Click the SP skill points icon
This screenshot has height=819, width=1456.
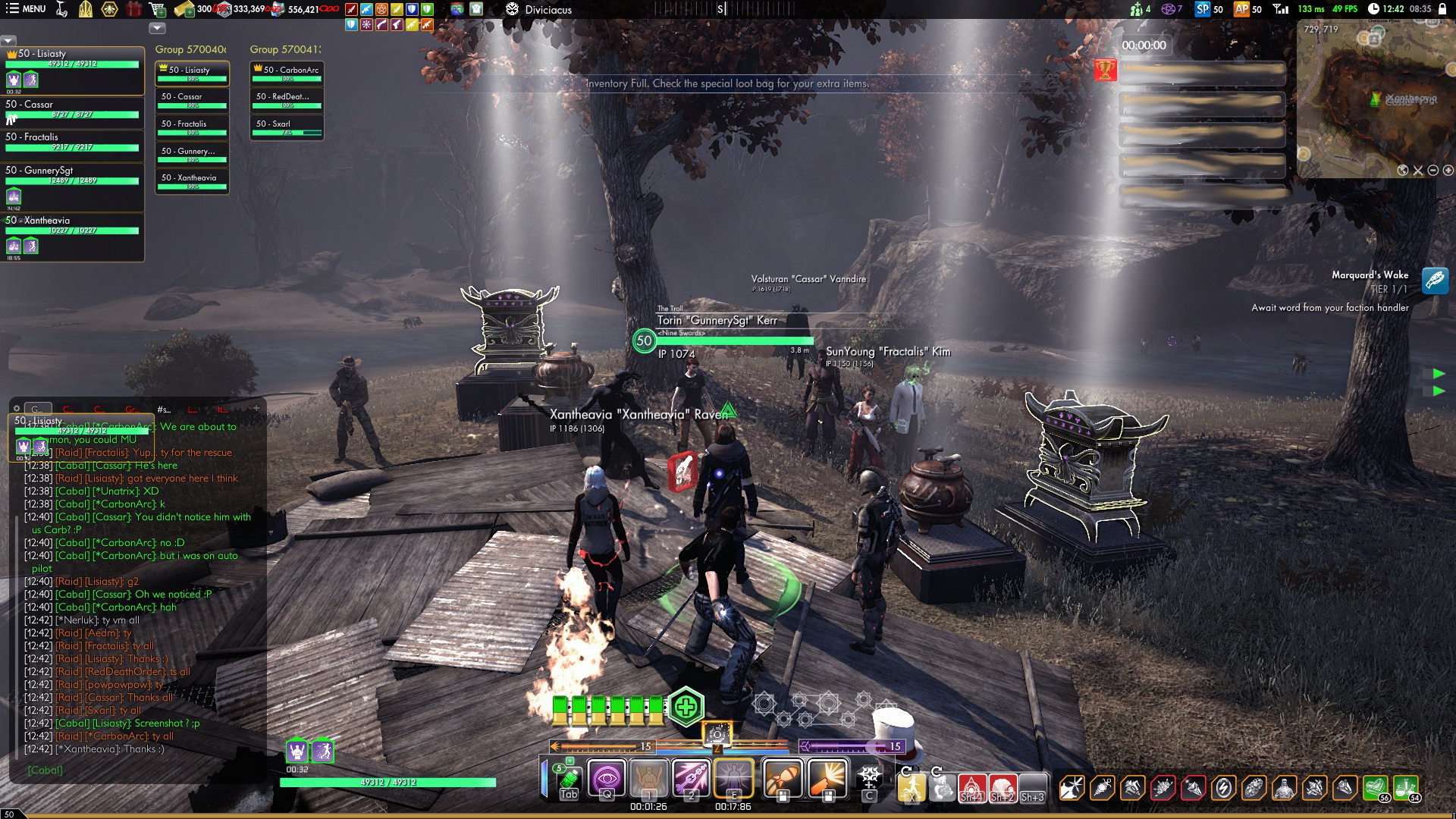pyautogui.click(x=1203, y=9)
